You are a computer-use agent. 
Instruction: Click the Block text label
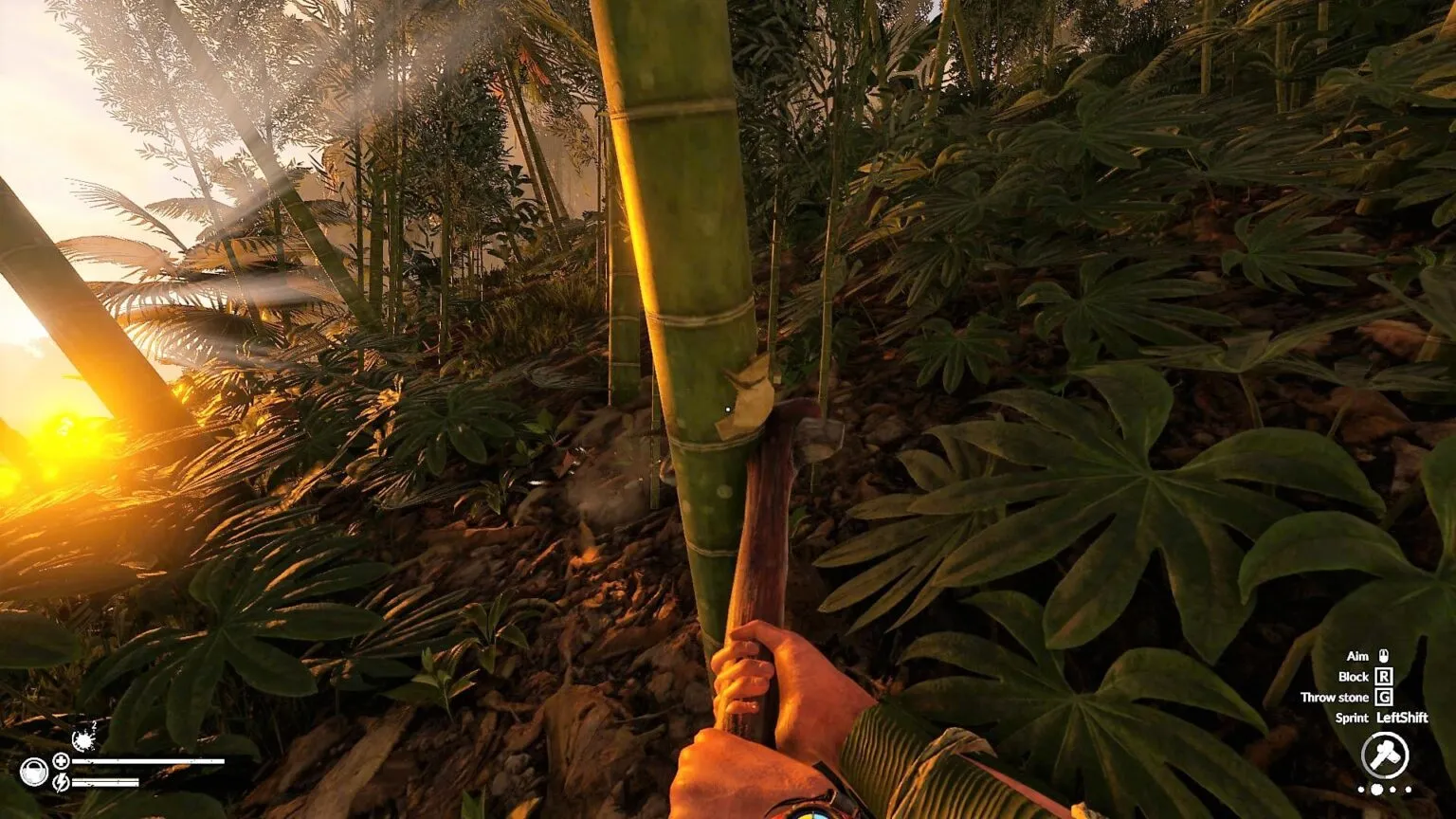[x=1354, y=677]
